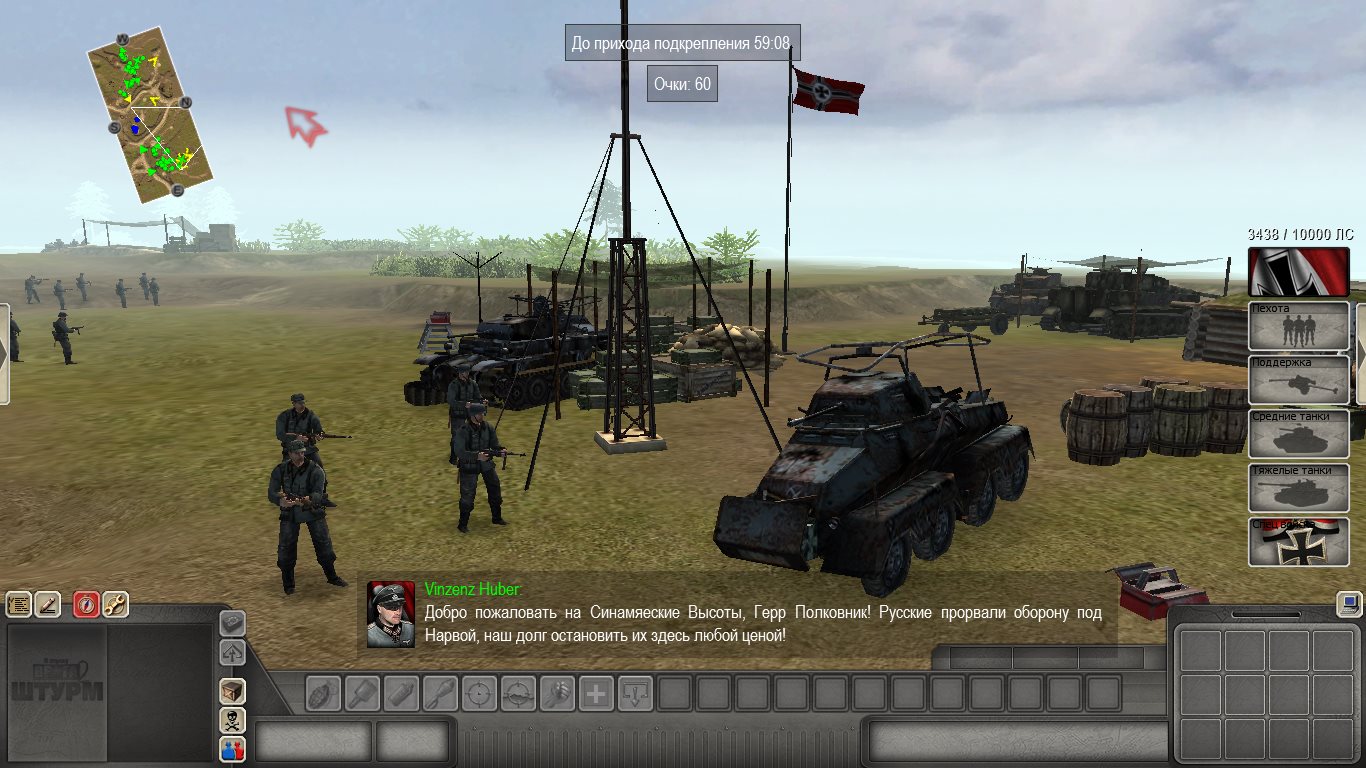
Task: Open the Пехота reinforcement category
Action: 1299,327
